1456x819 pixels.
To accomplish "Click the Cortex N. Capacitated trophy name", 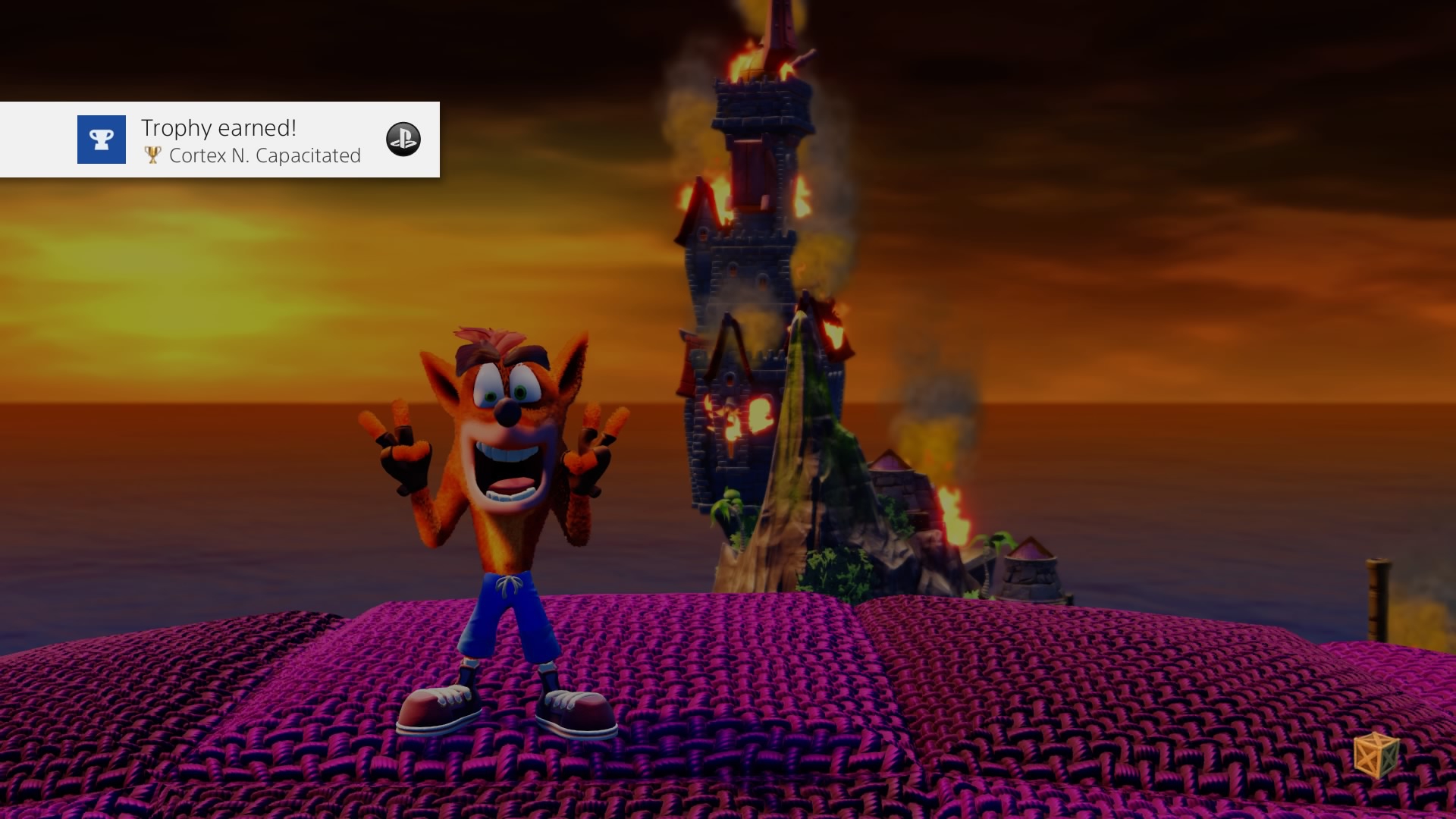I will click(266, 156).
